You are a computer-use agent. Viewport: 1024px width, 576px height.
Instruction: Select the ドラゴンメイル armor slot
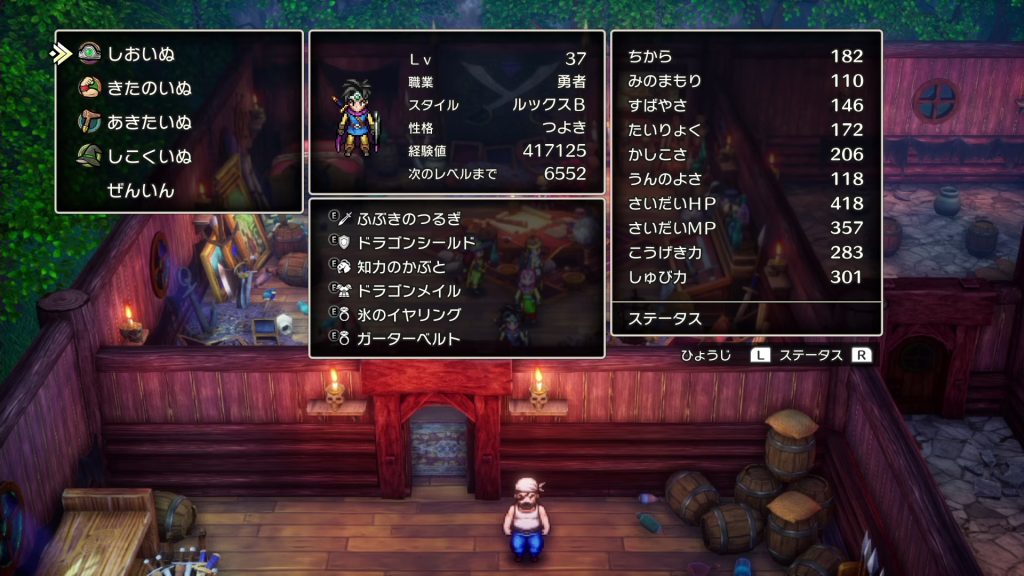click(x=408, y=290)
